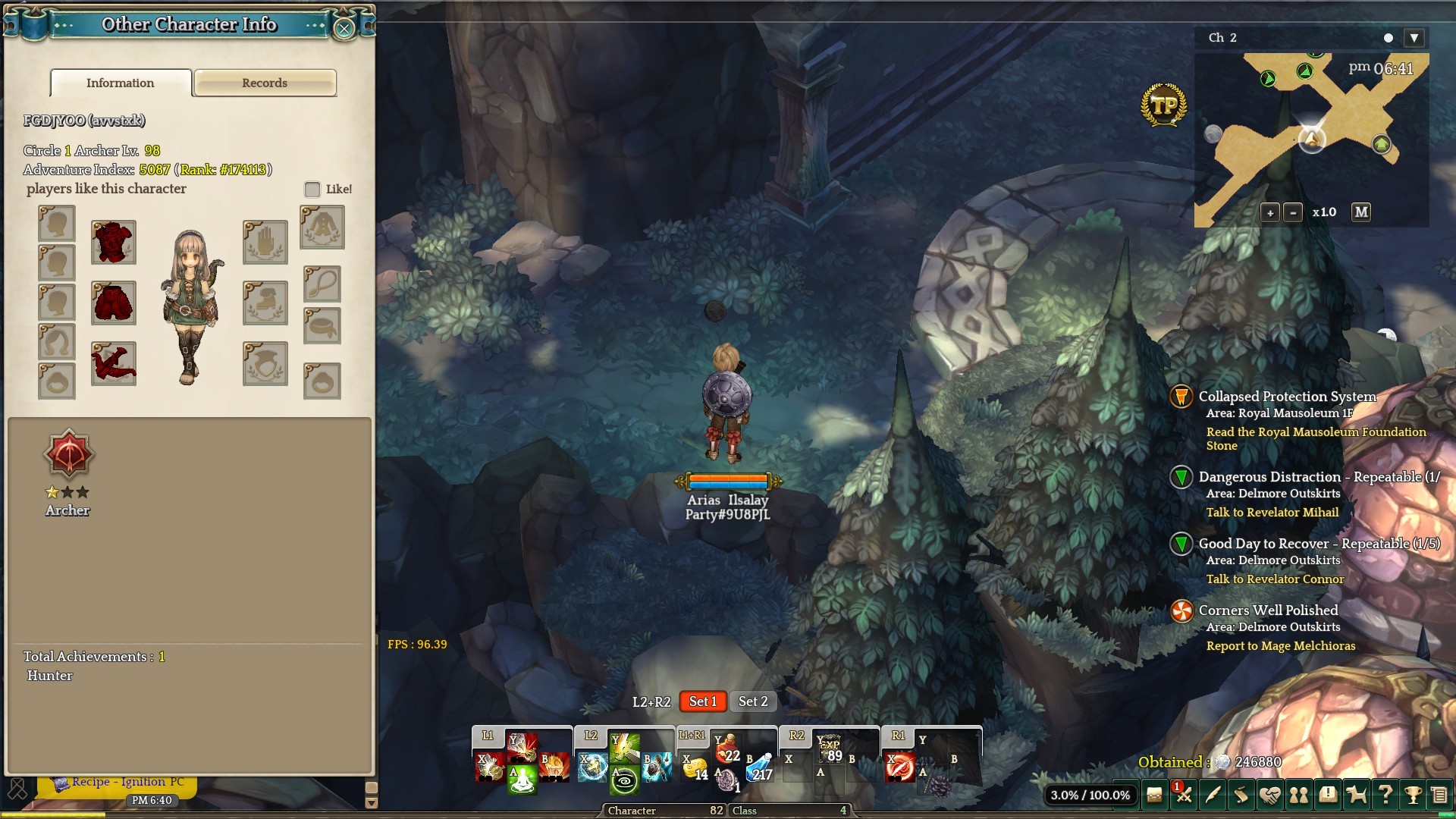Open the Corners Well Polished quest entry

point(1268,610)
